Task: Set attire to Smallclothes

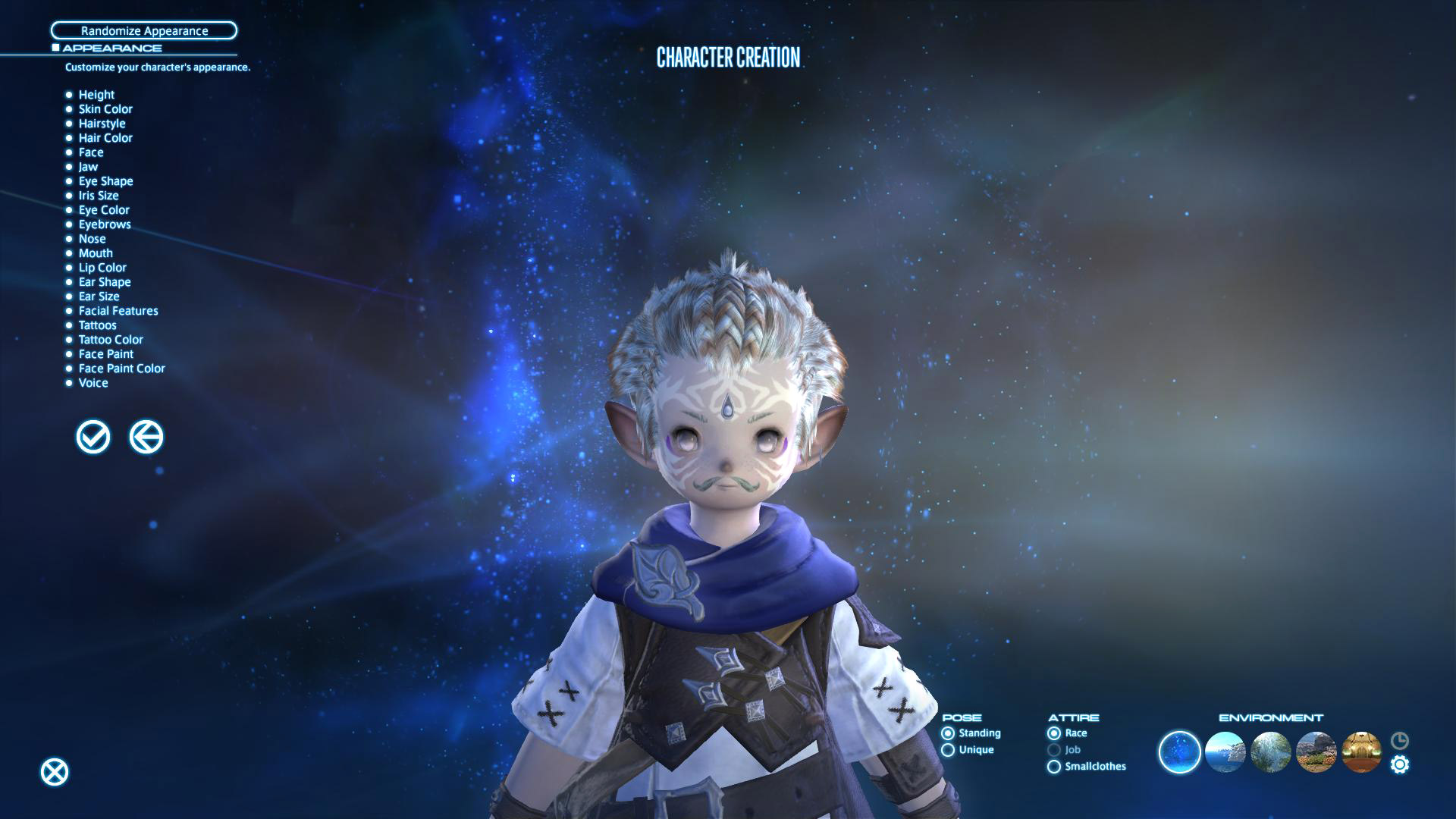Action: pyautogui.click(x=1054, y=767)
